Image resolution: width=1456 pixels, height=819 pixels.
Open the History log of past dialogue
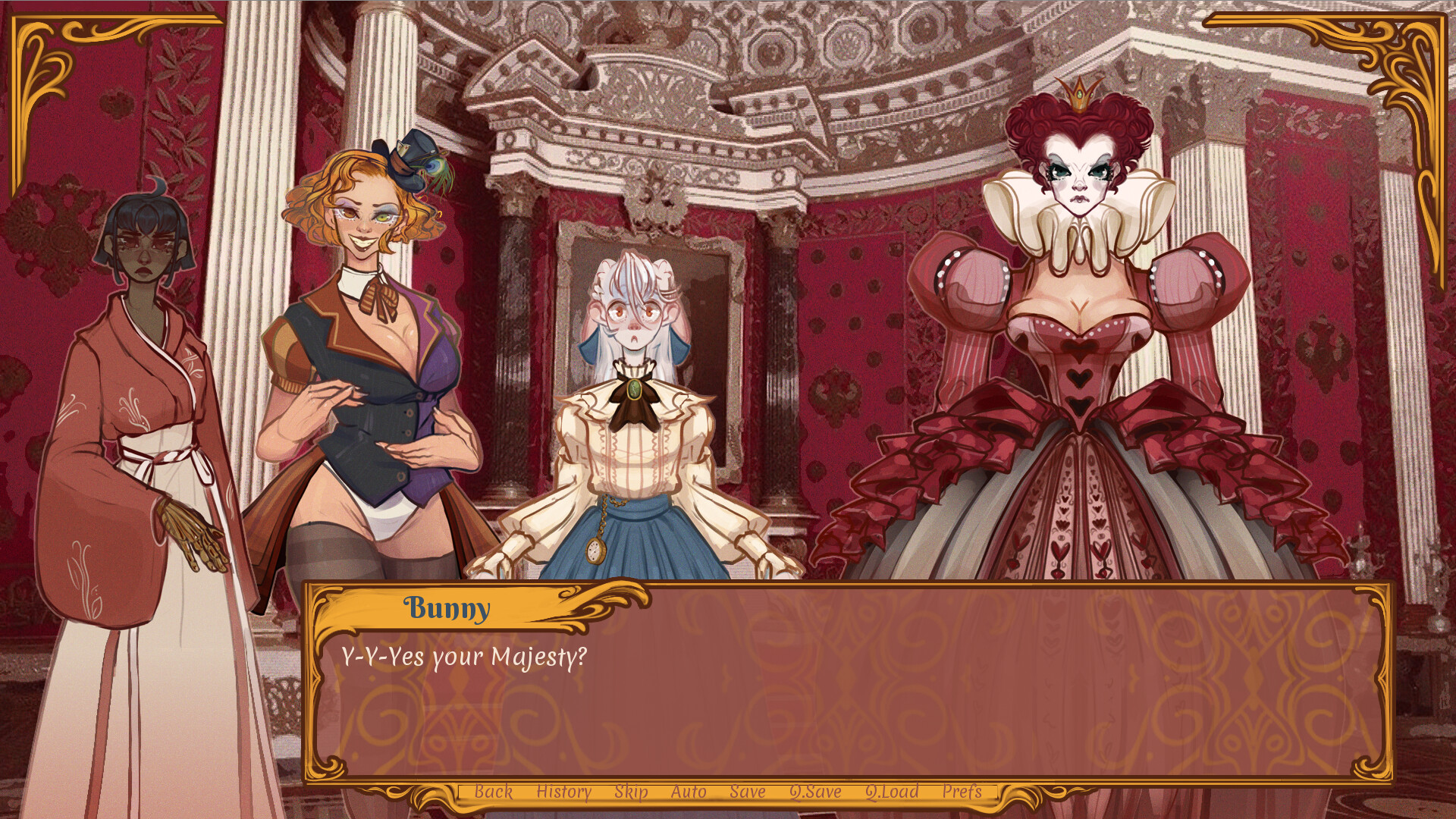[x=563, y=792]
